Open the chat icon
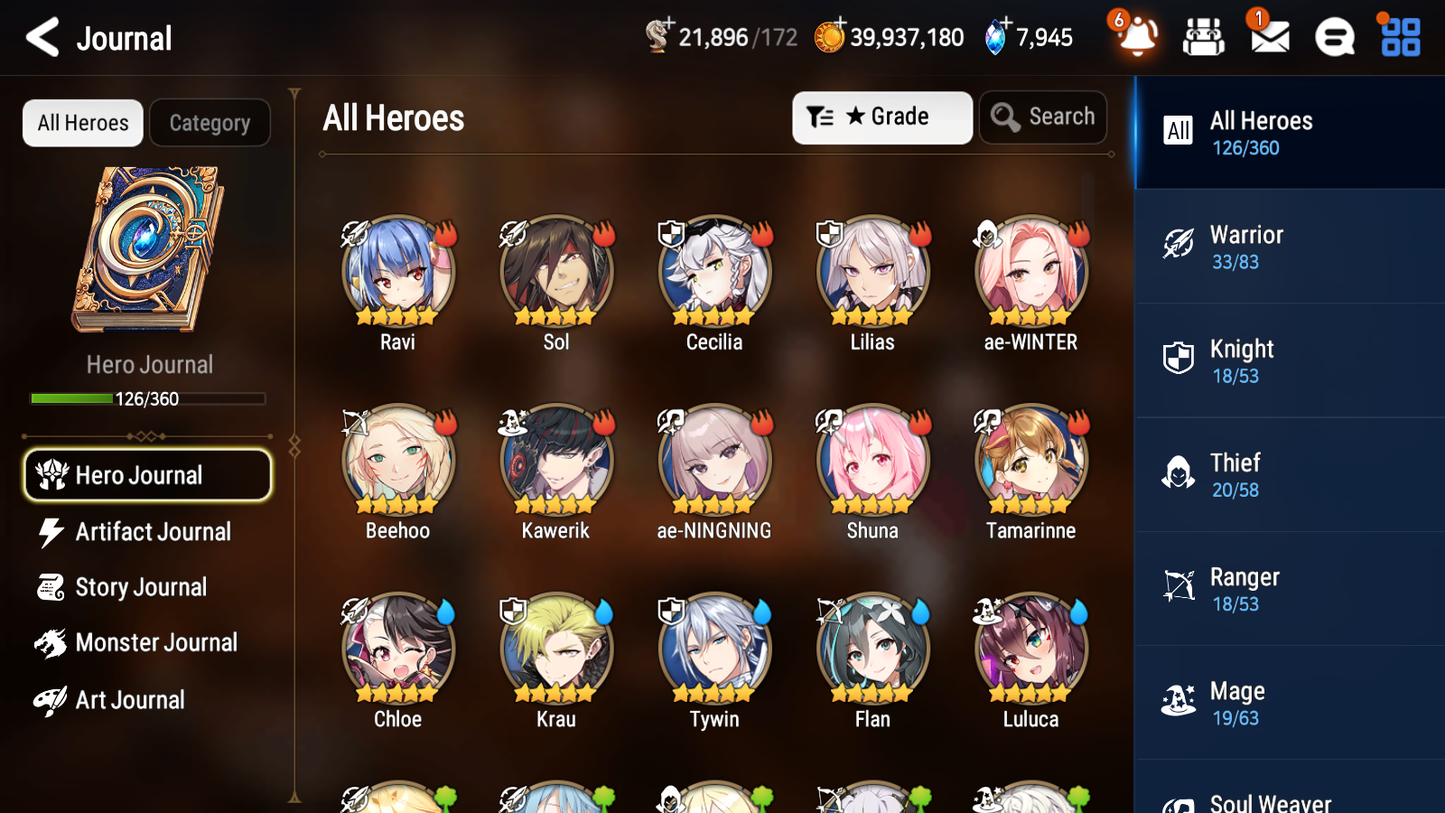The image size is (1445, 813). coord(1333,37)
